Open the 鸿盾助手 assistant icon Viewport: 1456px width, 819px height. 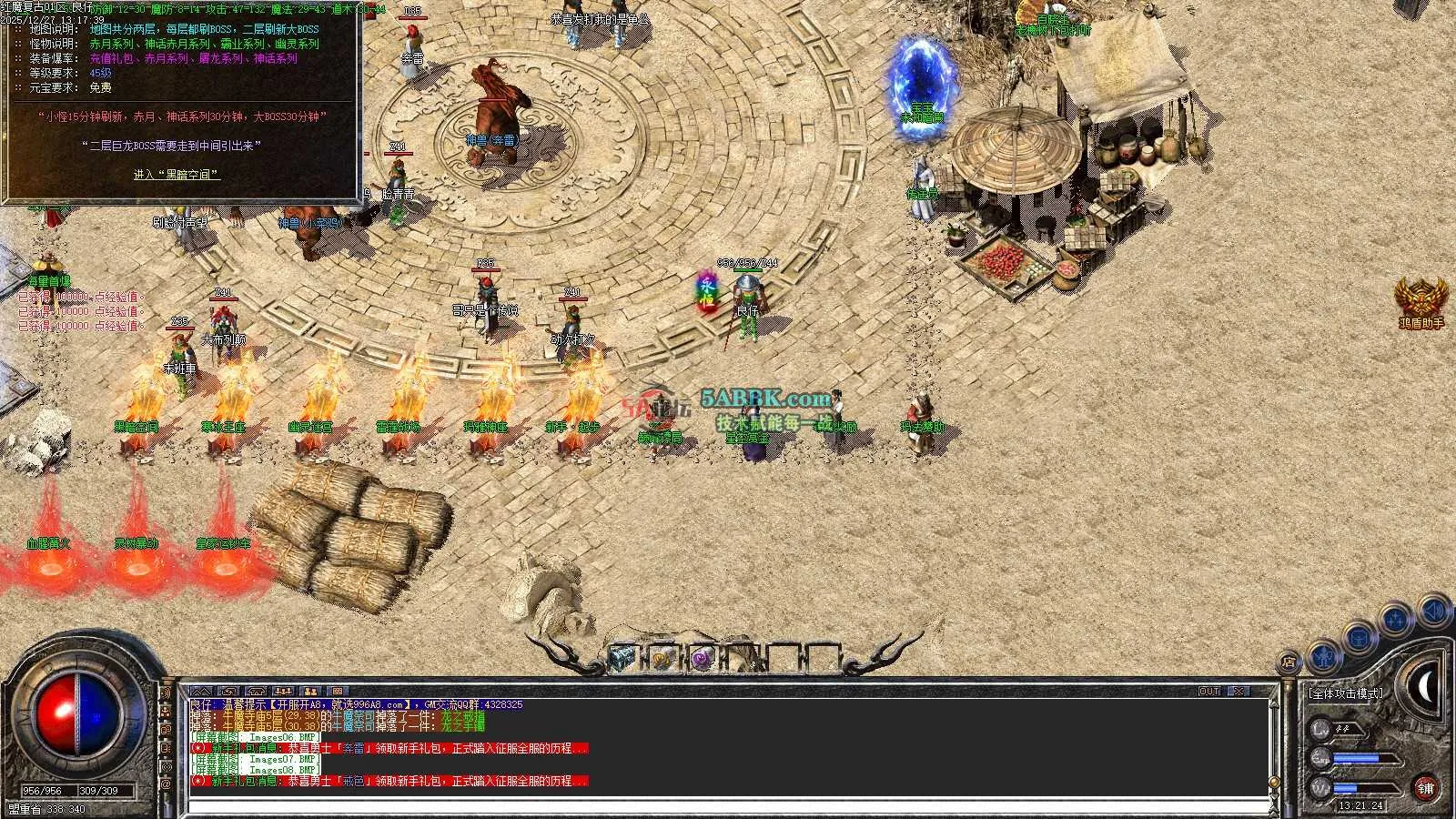(x=1421, y=302)
